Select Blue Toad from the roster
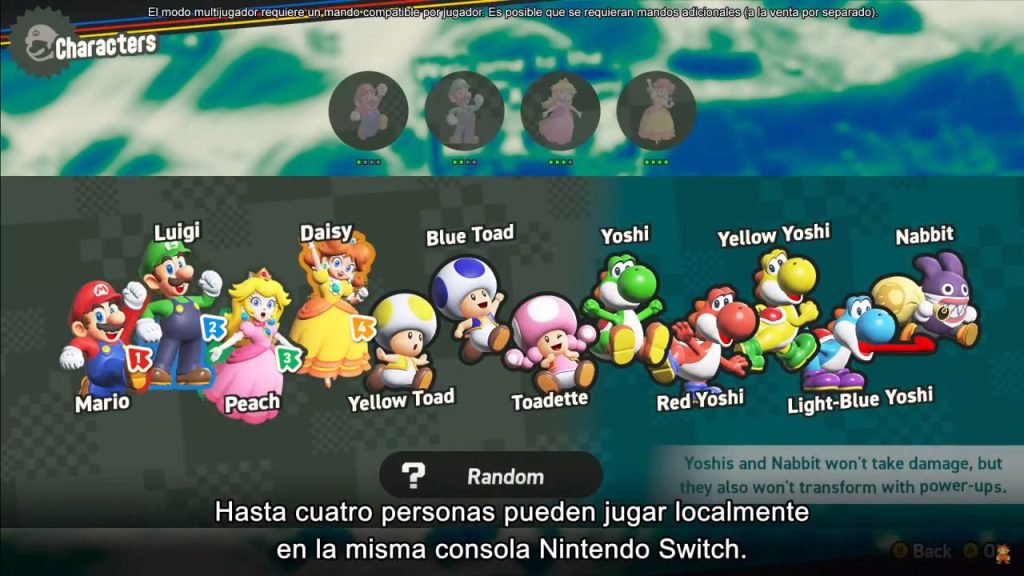1024x576 pixels. coord(468,300)
